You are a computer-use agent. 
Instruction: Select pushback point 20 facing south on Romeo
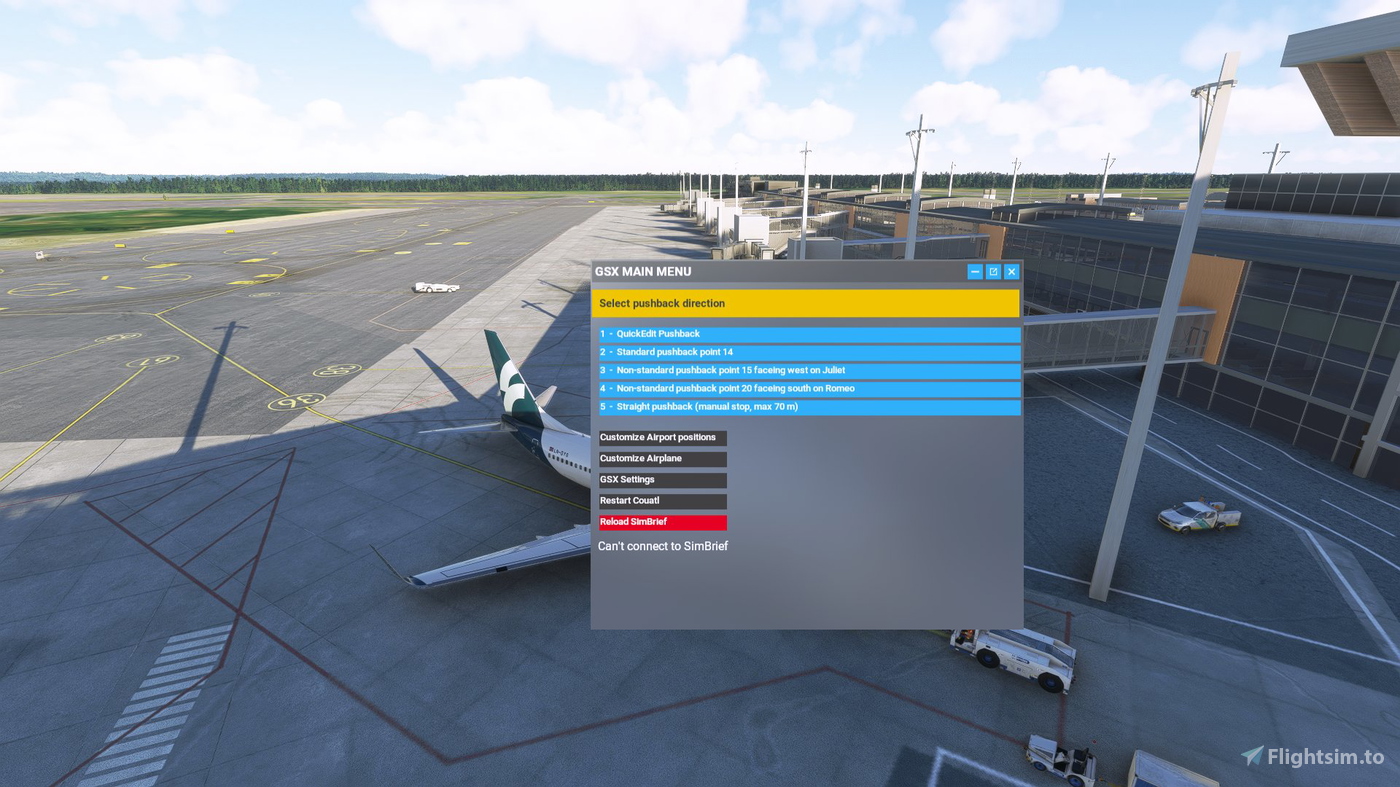pos(806,388)
